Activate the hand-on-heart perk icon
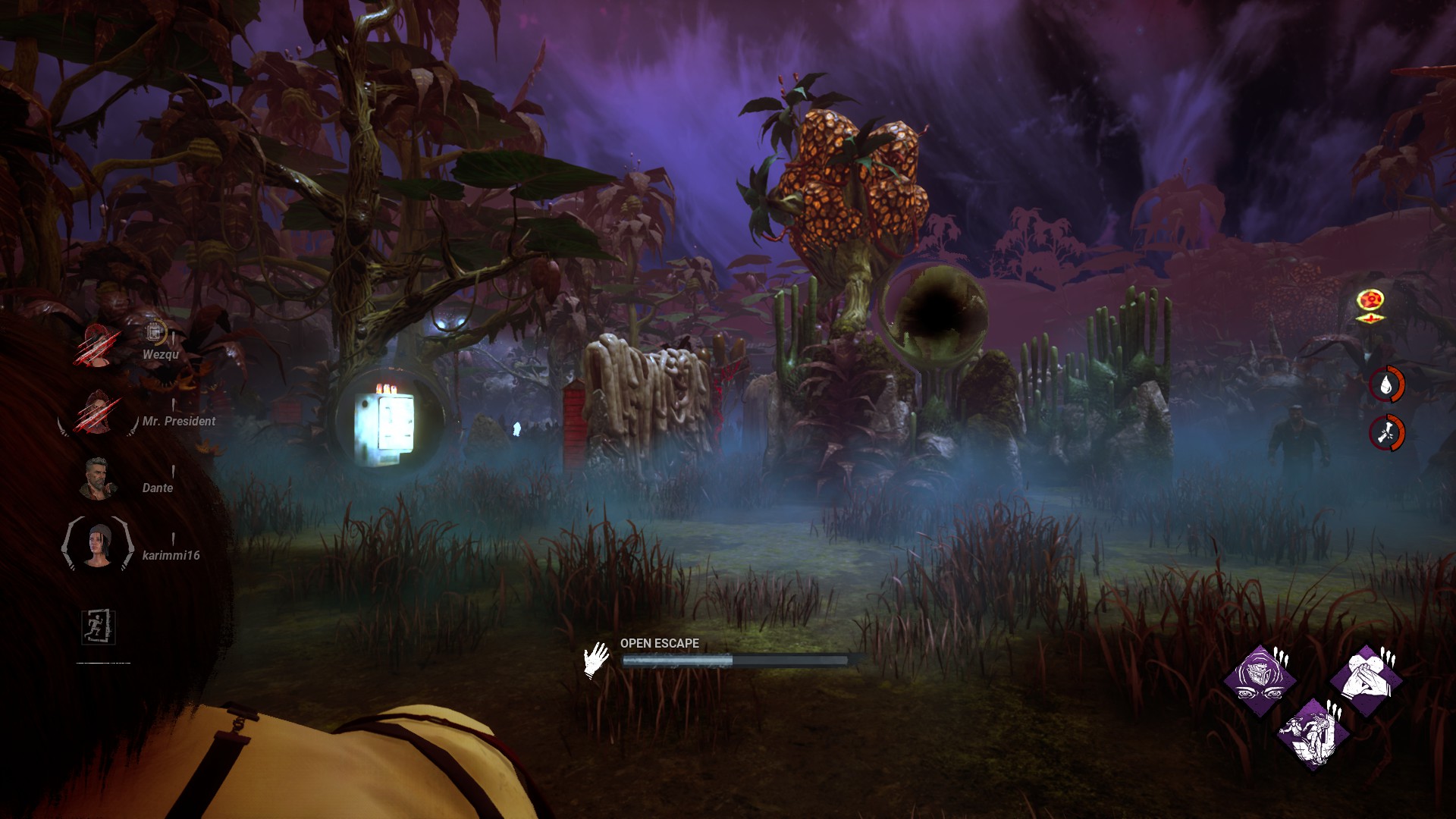This screenshot has height=819, width=1456. [x=1365, y=679]
